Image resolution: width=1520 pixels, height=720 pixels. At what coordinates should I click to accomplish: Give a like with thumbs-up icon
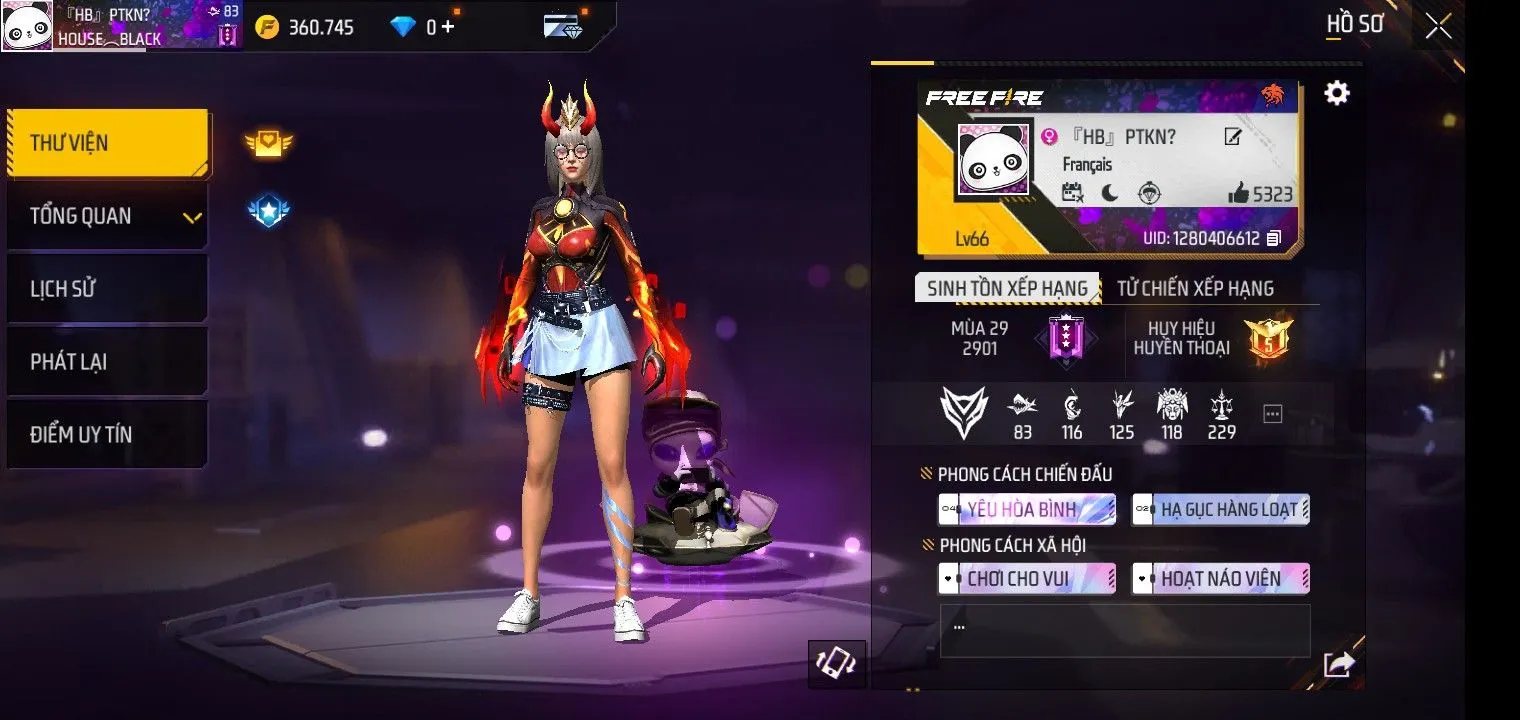pos(1238,194)
